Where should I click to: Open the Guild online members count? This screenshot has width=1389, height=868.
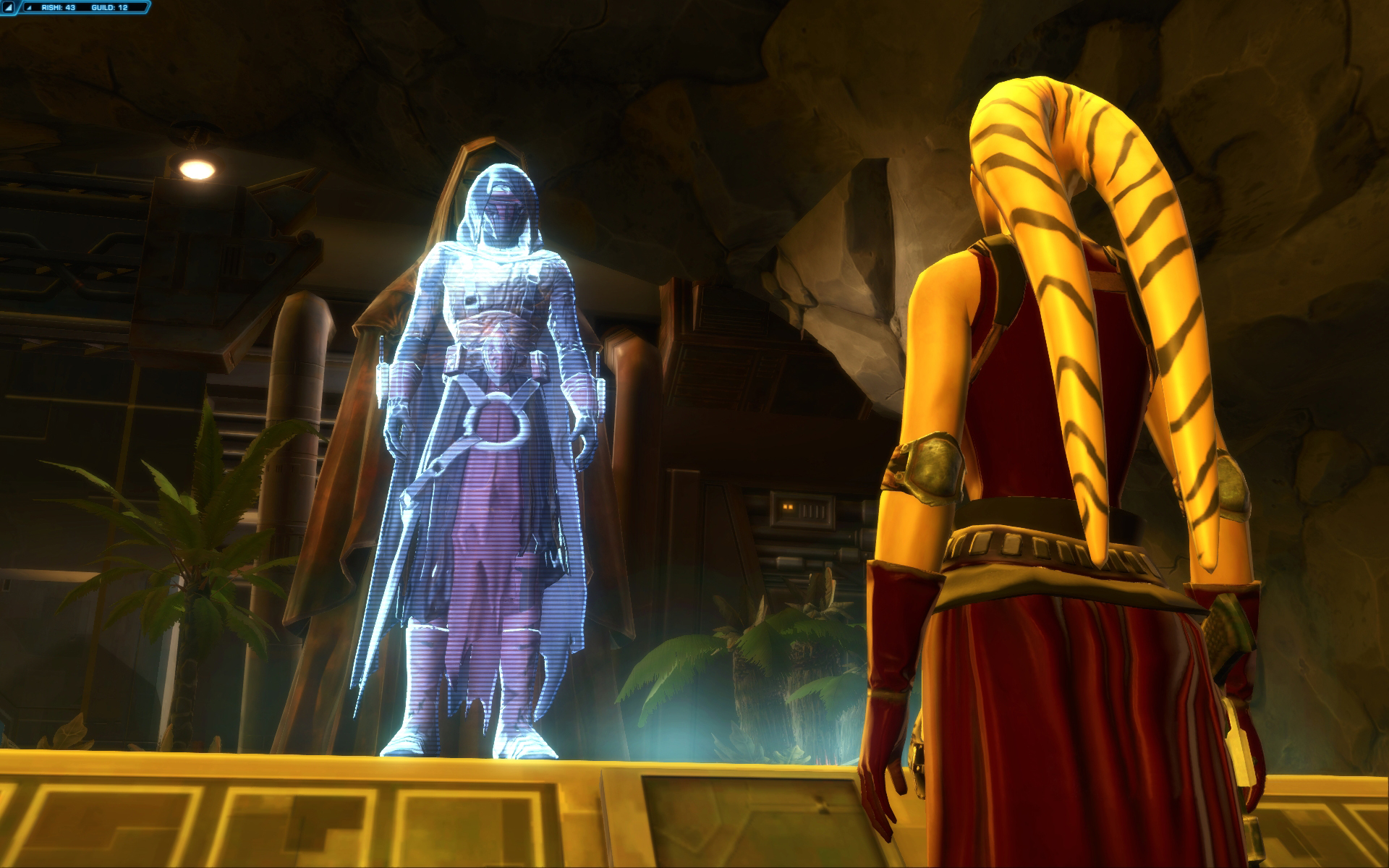point(110,7)
